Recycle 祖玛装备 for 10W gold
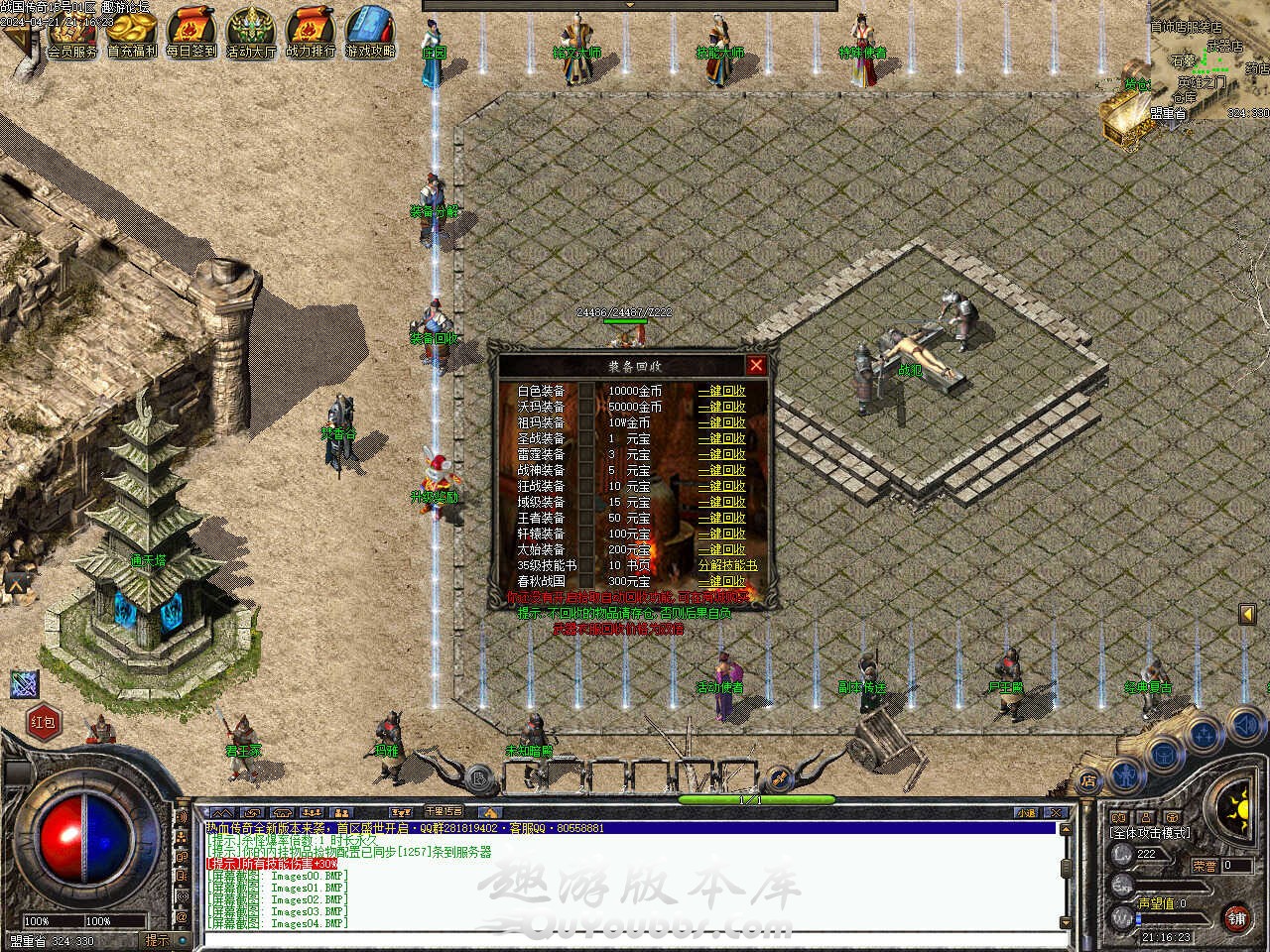The width and height of the screenshot is (1270, 952). 721,423
